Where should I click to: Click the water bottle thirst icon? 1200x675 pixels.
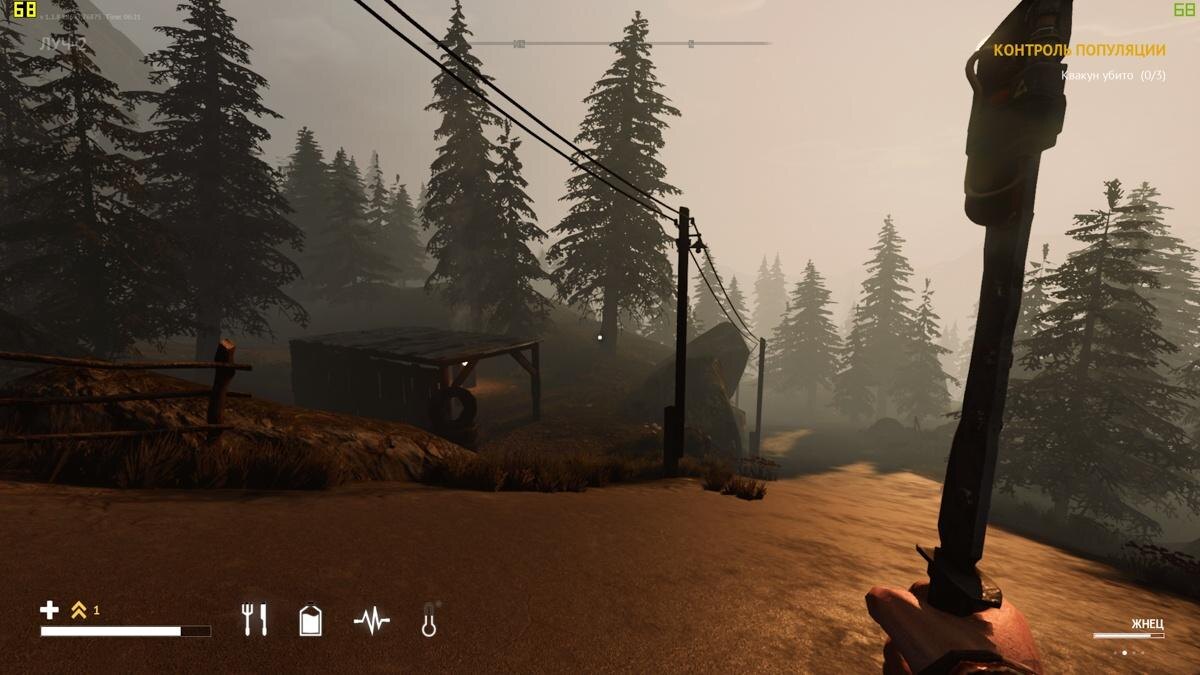pyautogui.click(x=311, y=620)
